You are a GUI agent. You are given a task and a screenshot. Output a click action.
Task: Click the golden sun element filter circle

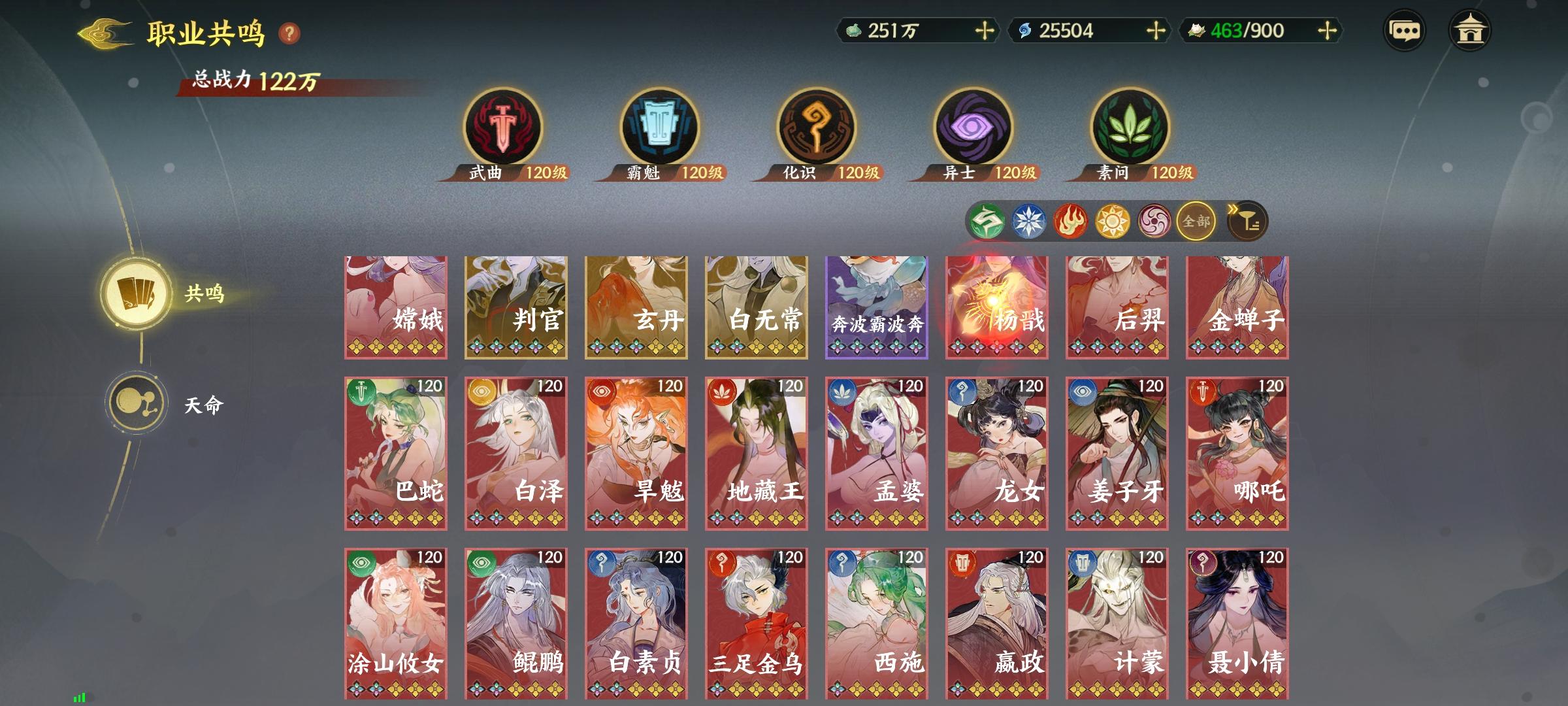(1113, 221)
